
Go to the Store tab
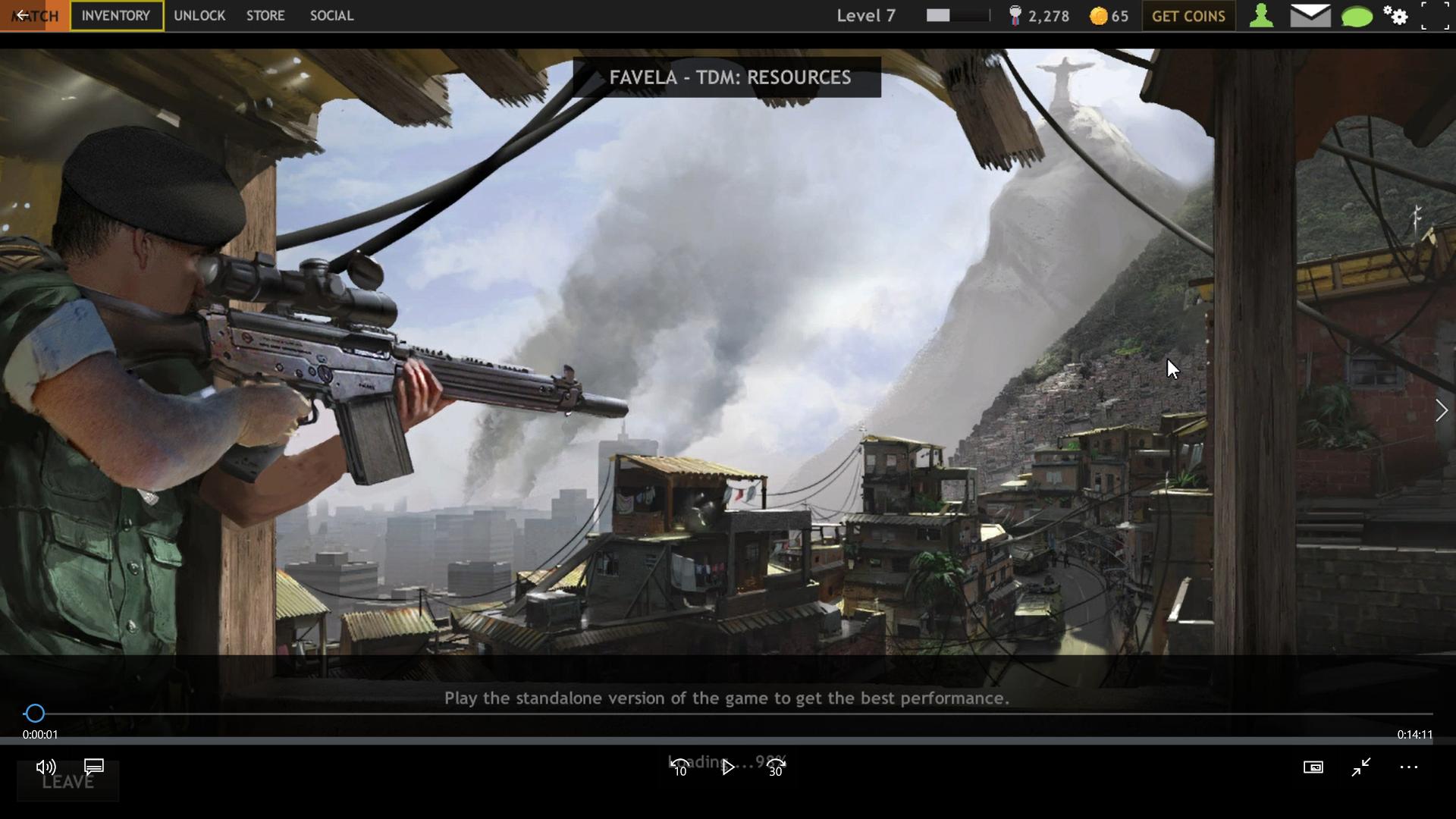(x=265, y=16)
